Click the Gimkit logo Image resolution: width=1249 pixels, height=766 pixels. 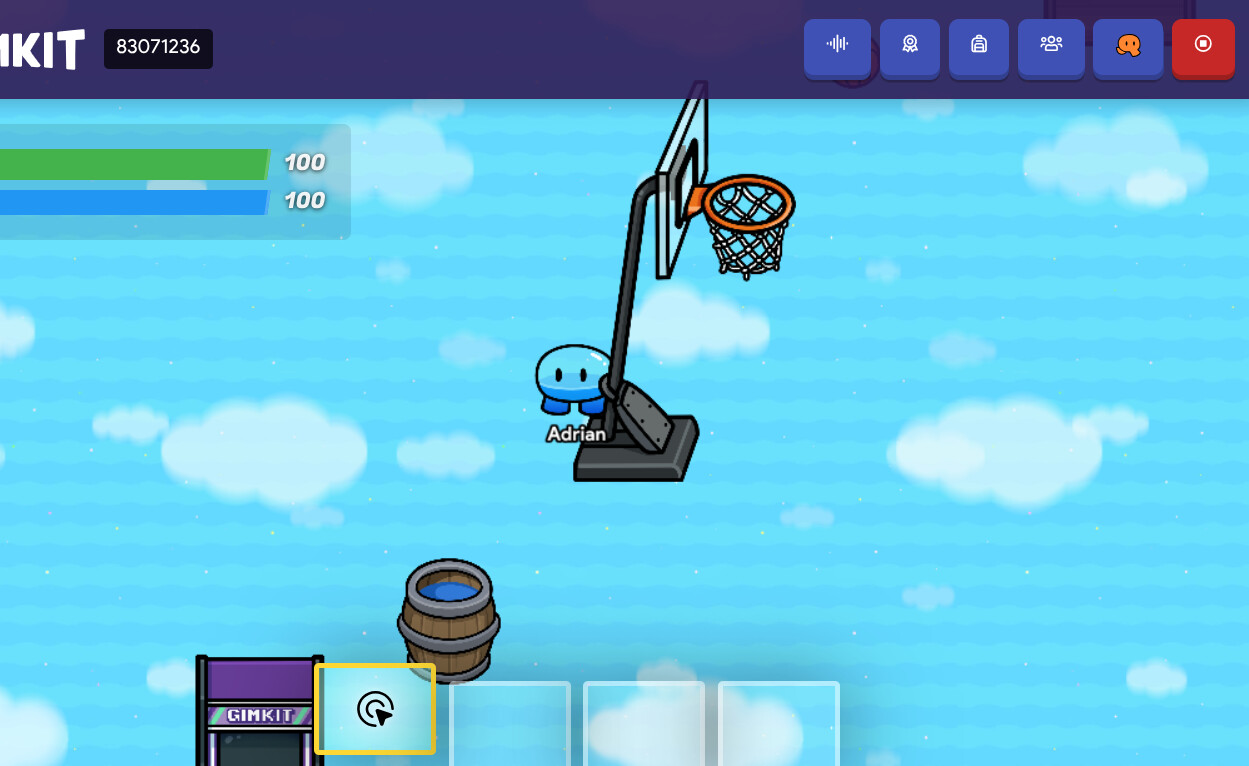point(40,48)
